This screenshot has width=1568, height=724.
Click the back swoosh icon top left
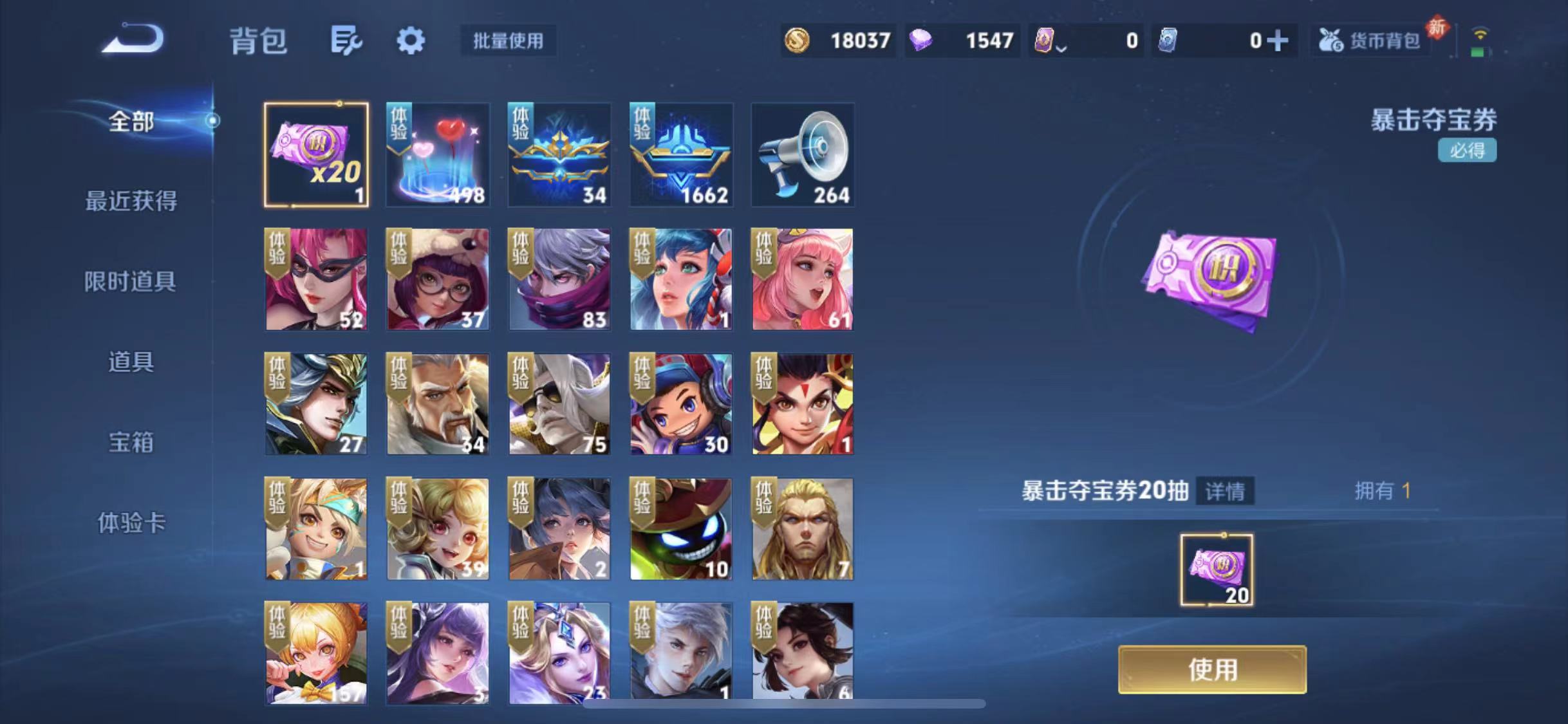pos(135,40)
